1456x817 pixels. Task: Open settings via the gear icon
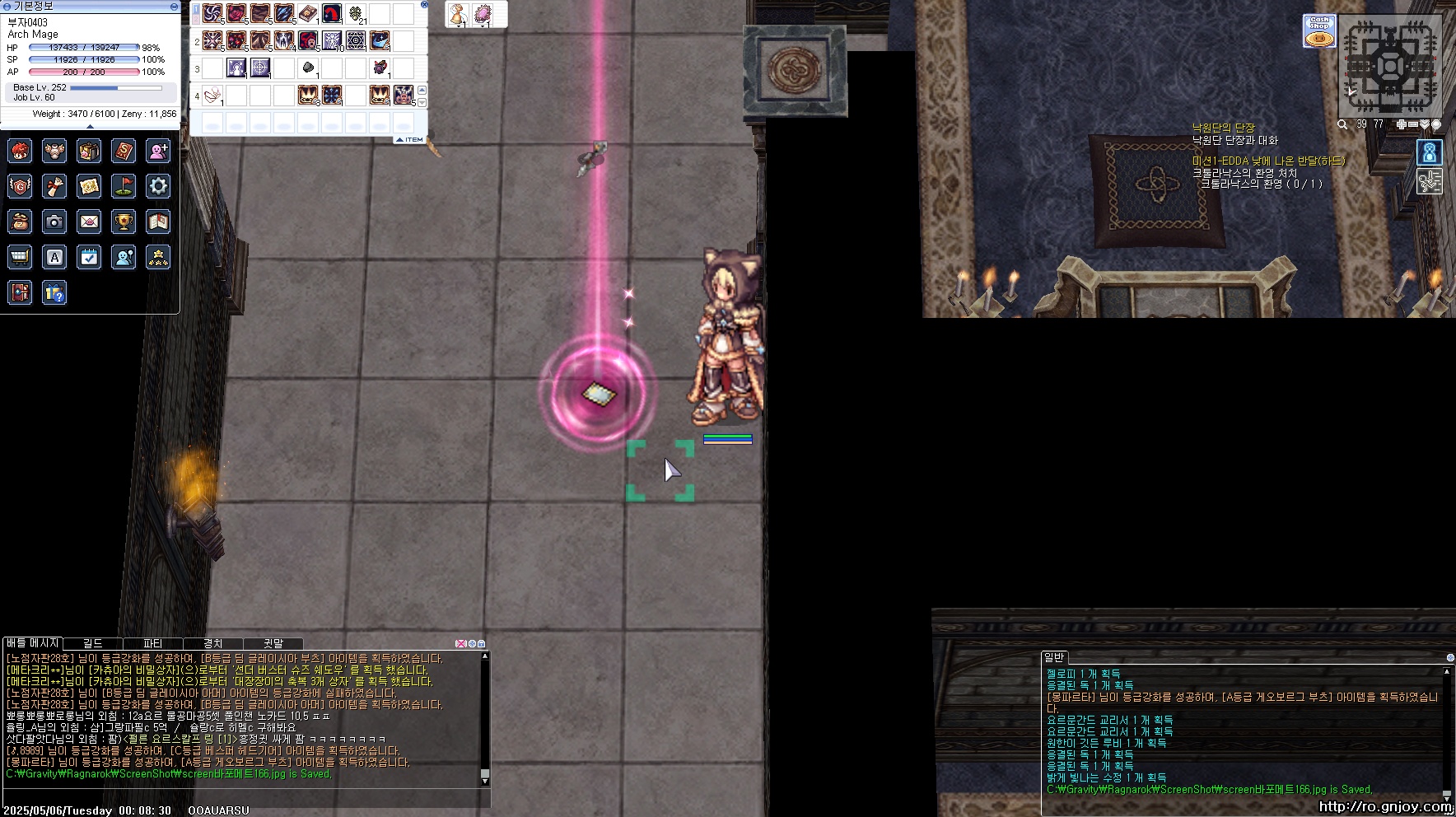point(158,186)
